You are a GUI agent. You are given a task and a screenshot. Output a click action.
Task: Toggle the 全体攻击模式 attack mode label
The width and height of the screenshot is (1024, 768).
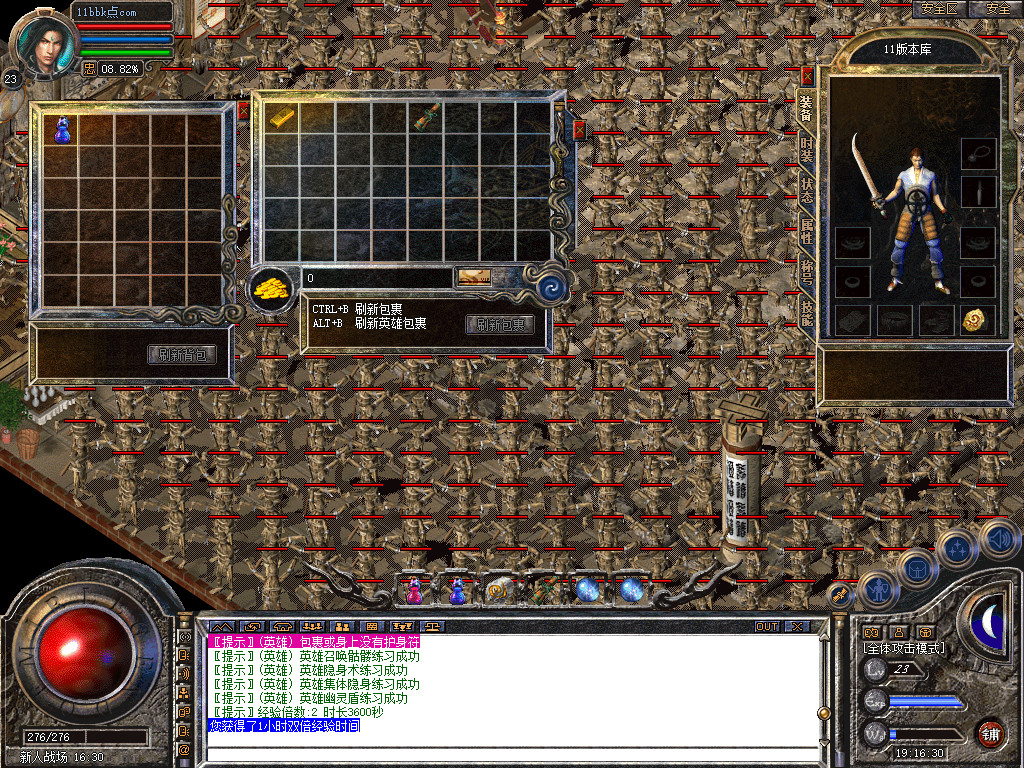pos(904,648)
